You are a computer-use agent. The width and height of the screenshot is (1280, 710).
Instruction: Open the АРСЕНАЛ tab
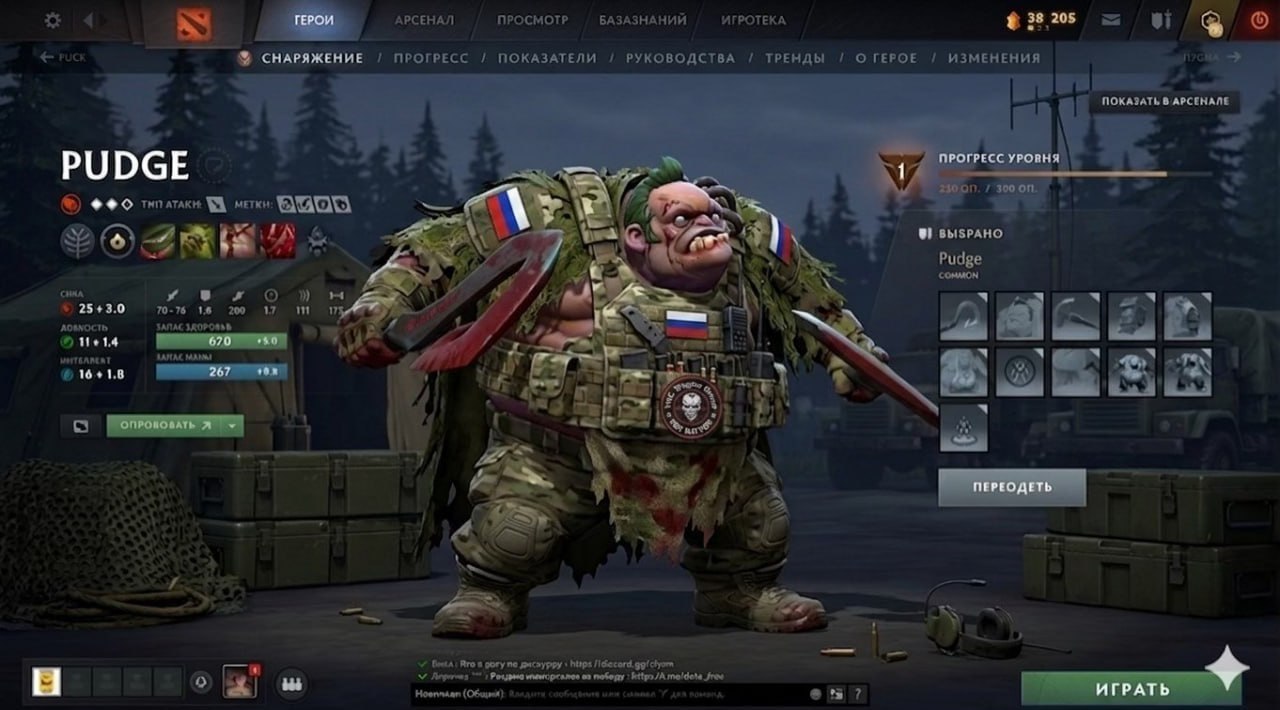pos(424,20)
